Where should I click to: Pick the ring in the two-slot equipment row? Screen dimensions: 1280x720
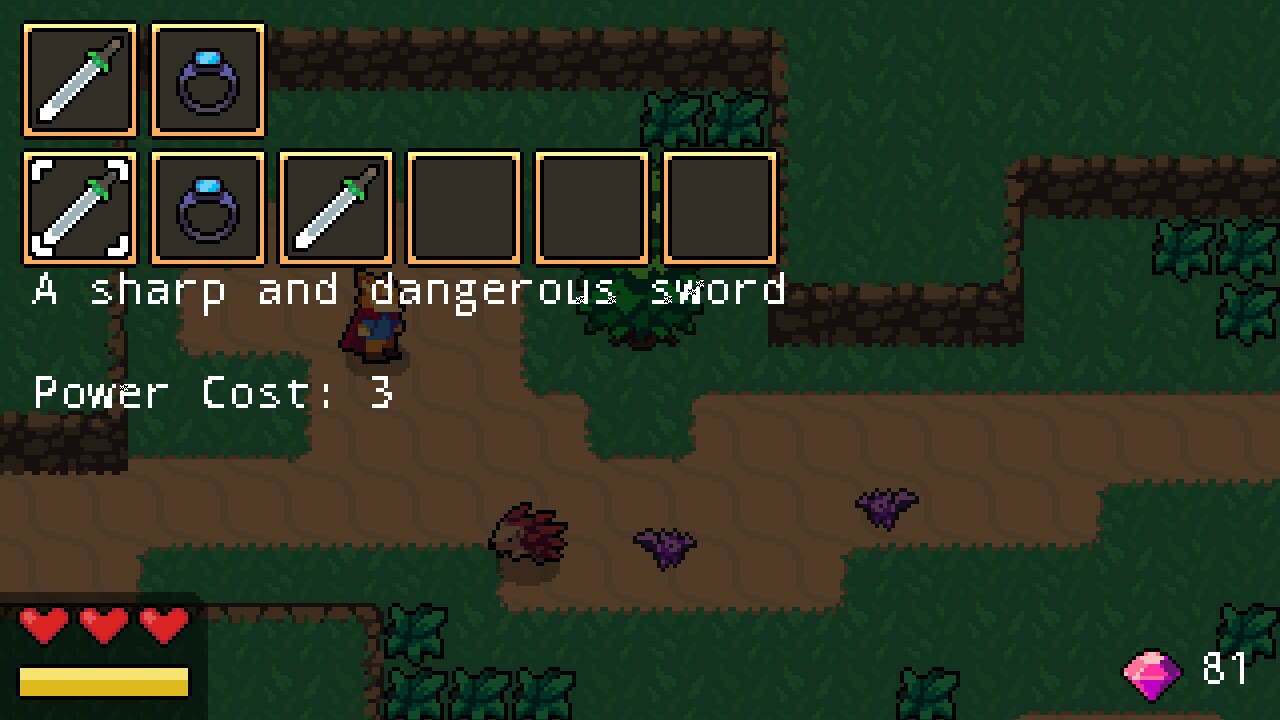(208, 80)
